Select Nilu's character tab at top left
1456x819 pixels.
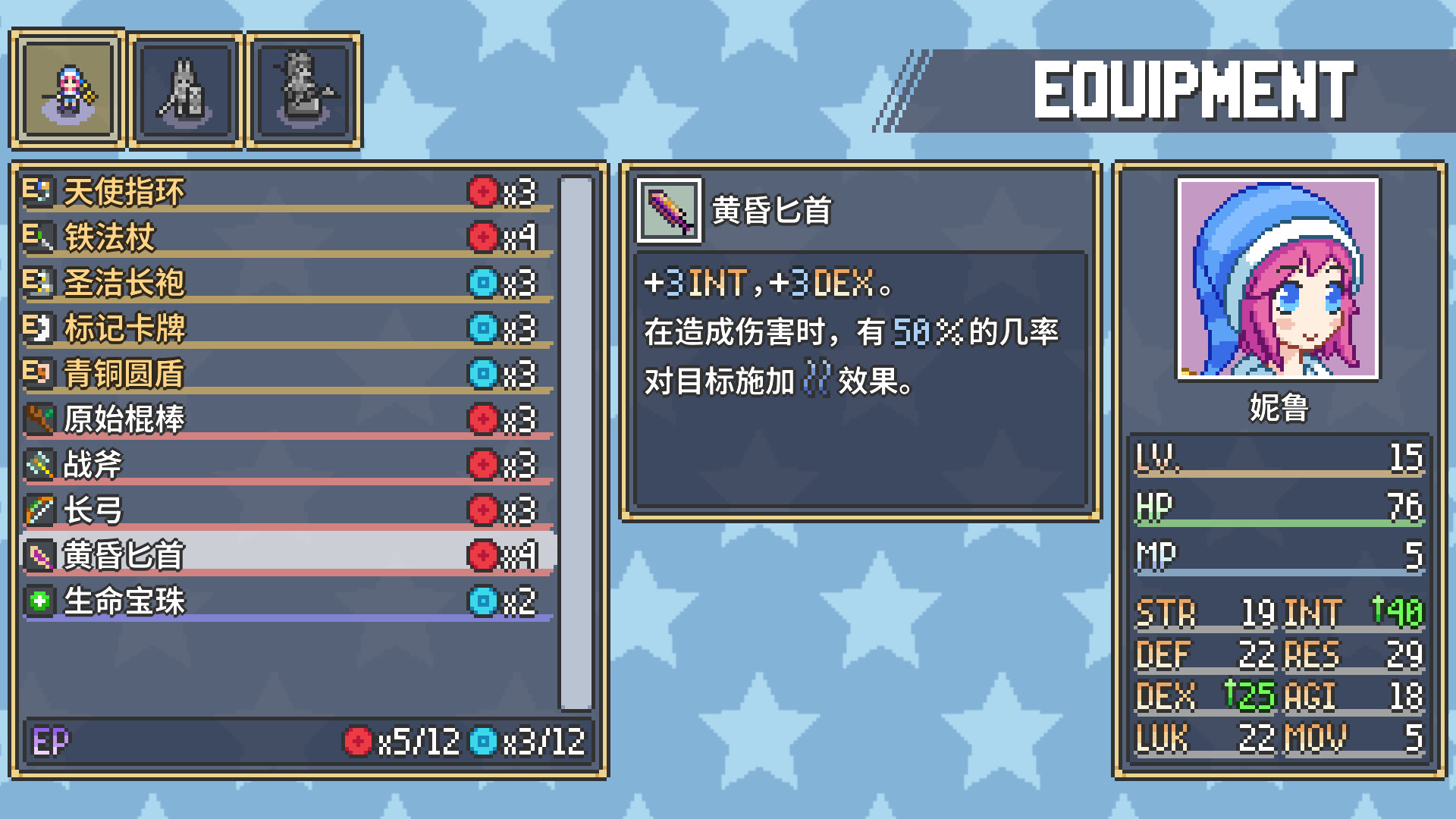click(67, 88)
